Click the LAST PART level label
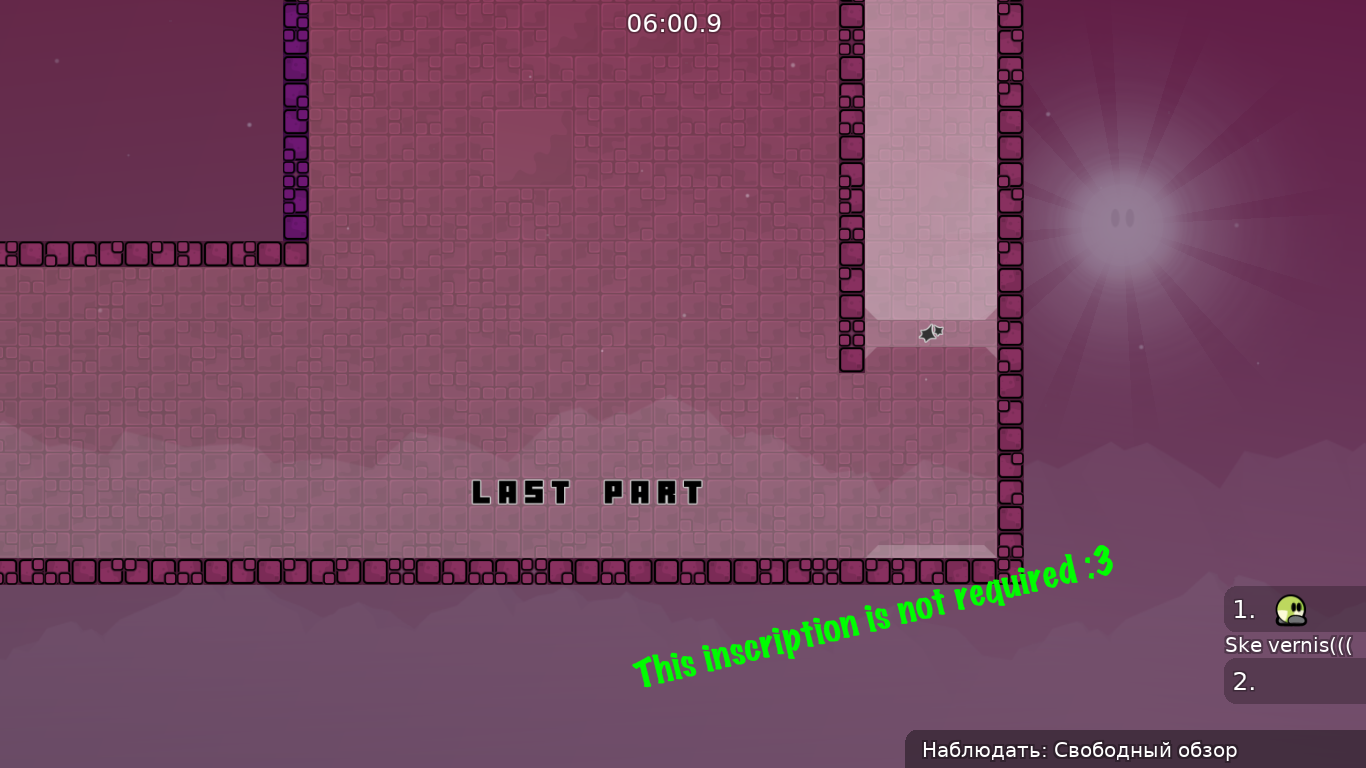Image resolution: width=1366 pixels, height=768 pixels. (588, 492)
